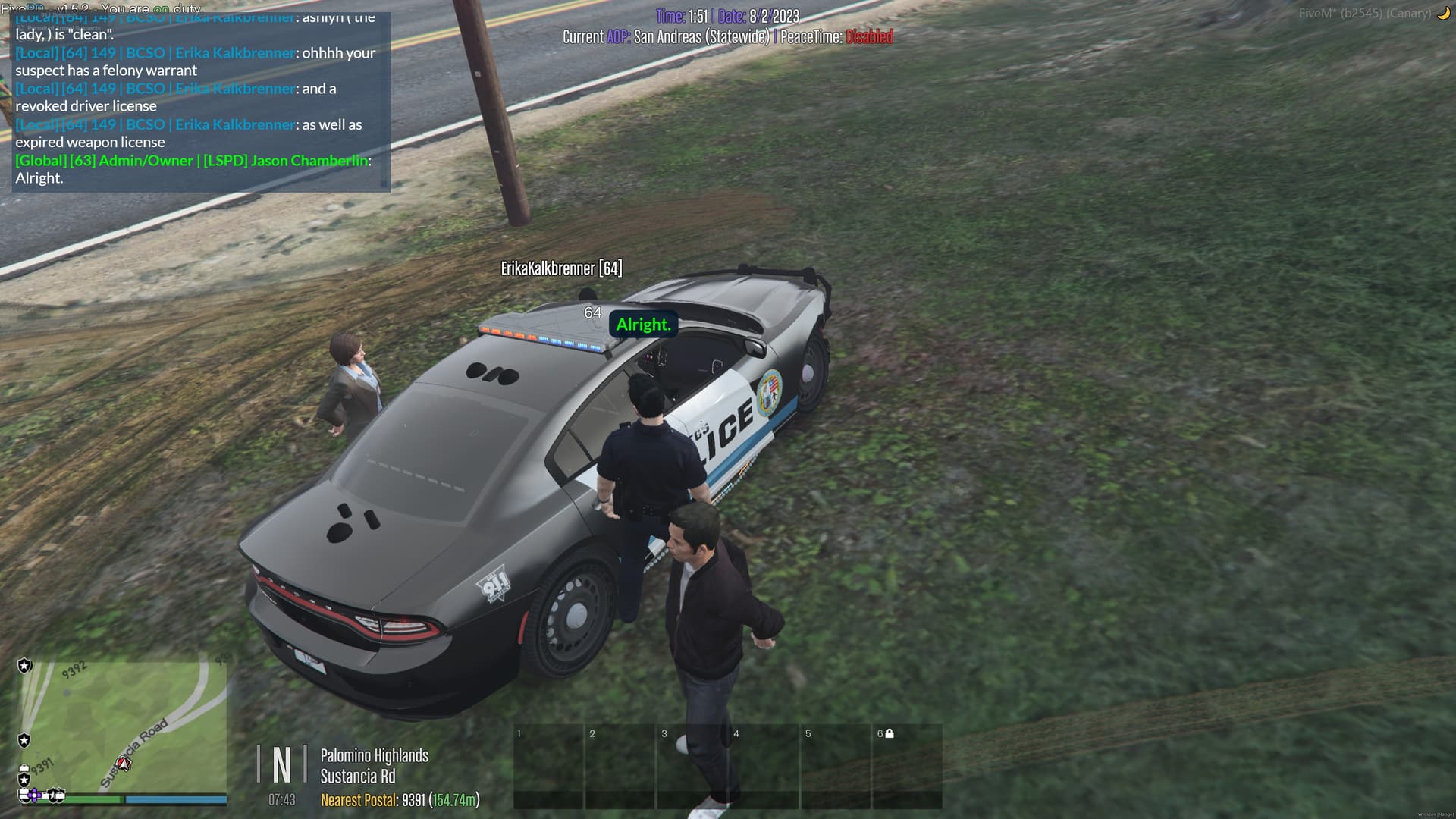This screenshot has width=1456, height=819.
Task: Select hotbar slot 1
Action: pos(550,766)
